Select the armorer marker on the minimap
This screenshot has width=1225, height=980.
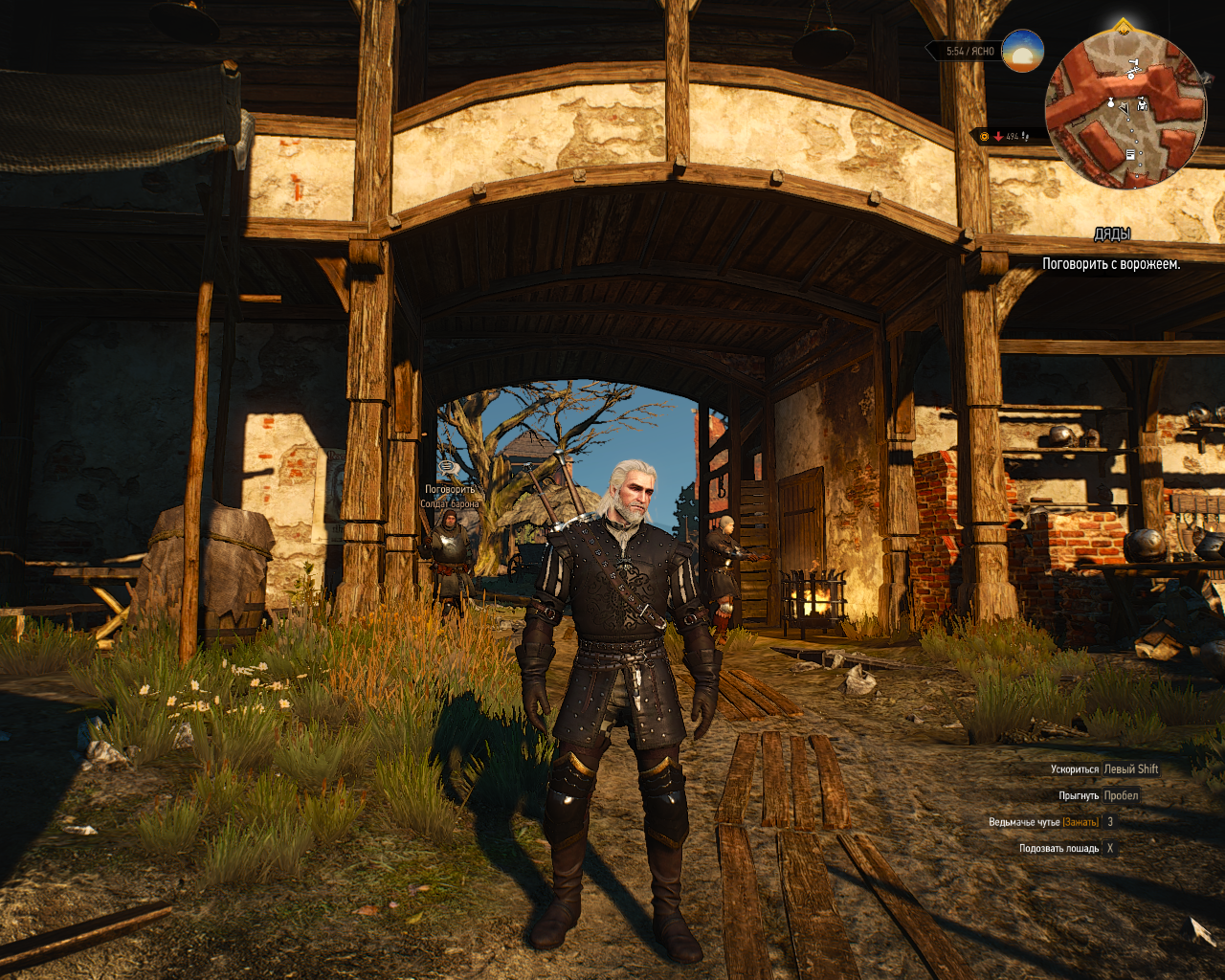(x=1143, y=103)
